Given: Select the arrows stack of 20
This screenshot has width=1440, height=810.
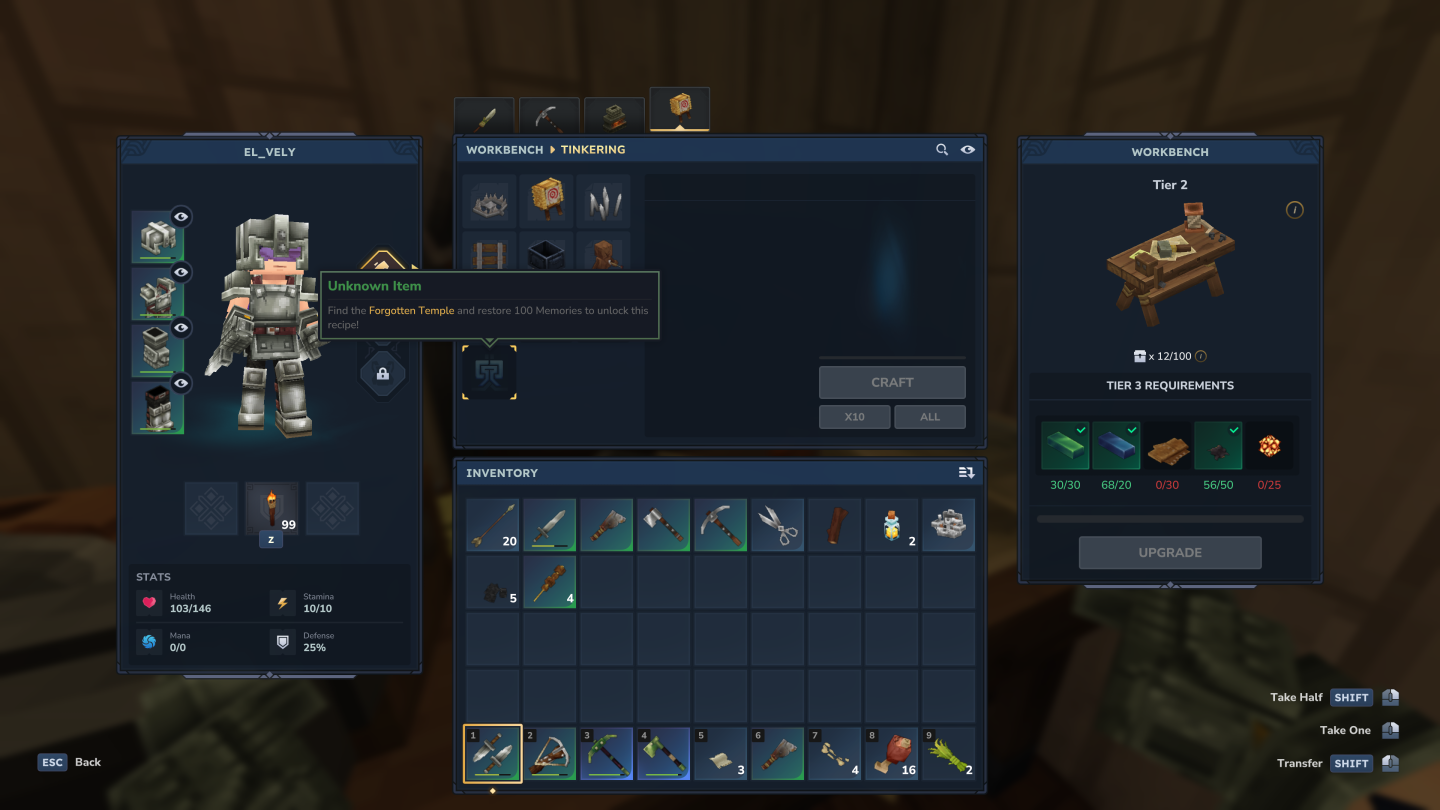Looking at the screenshot, I should (492, 526).
